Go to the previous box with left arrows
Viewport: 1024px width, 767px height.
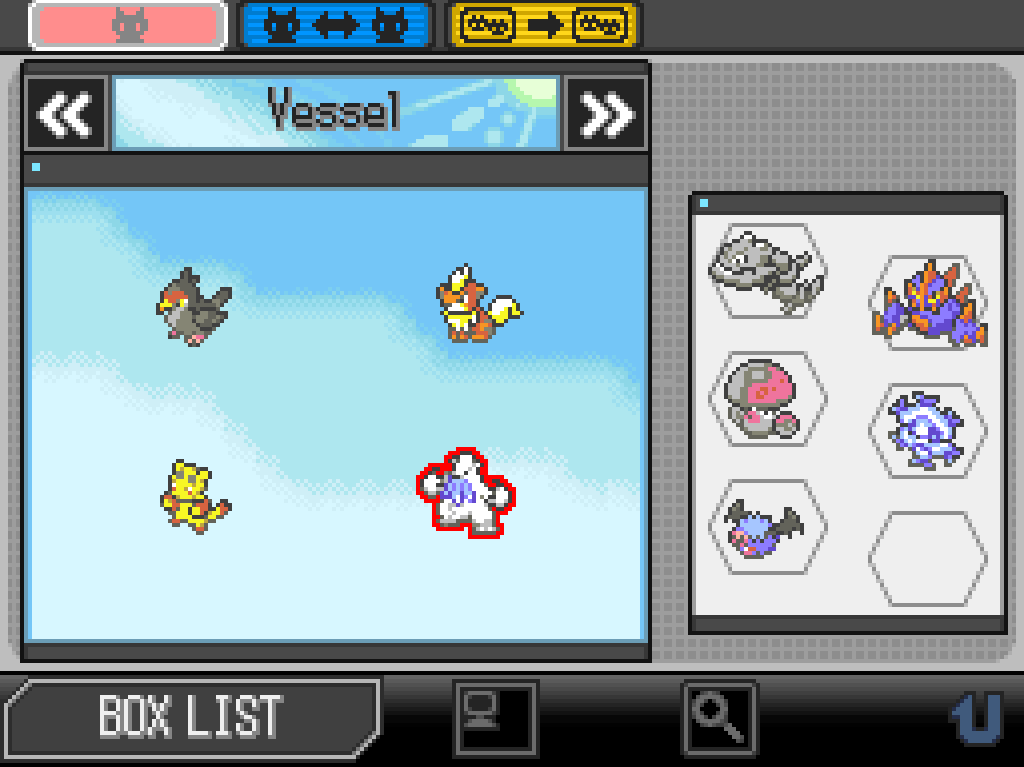pyautogui.click(x=66, y=114)
